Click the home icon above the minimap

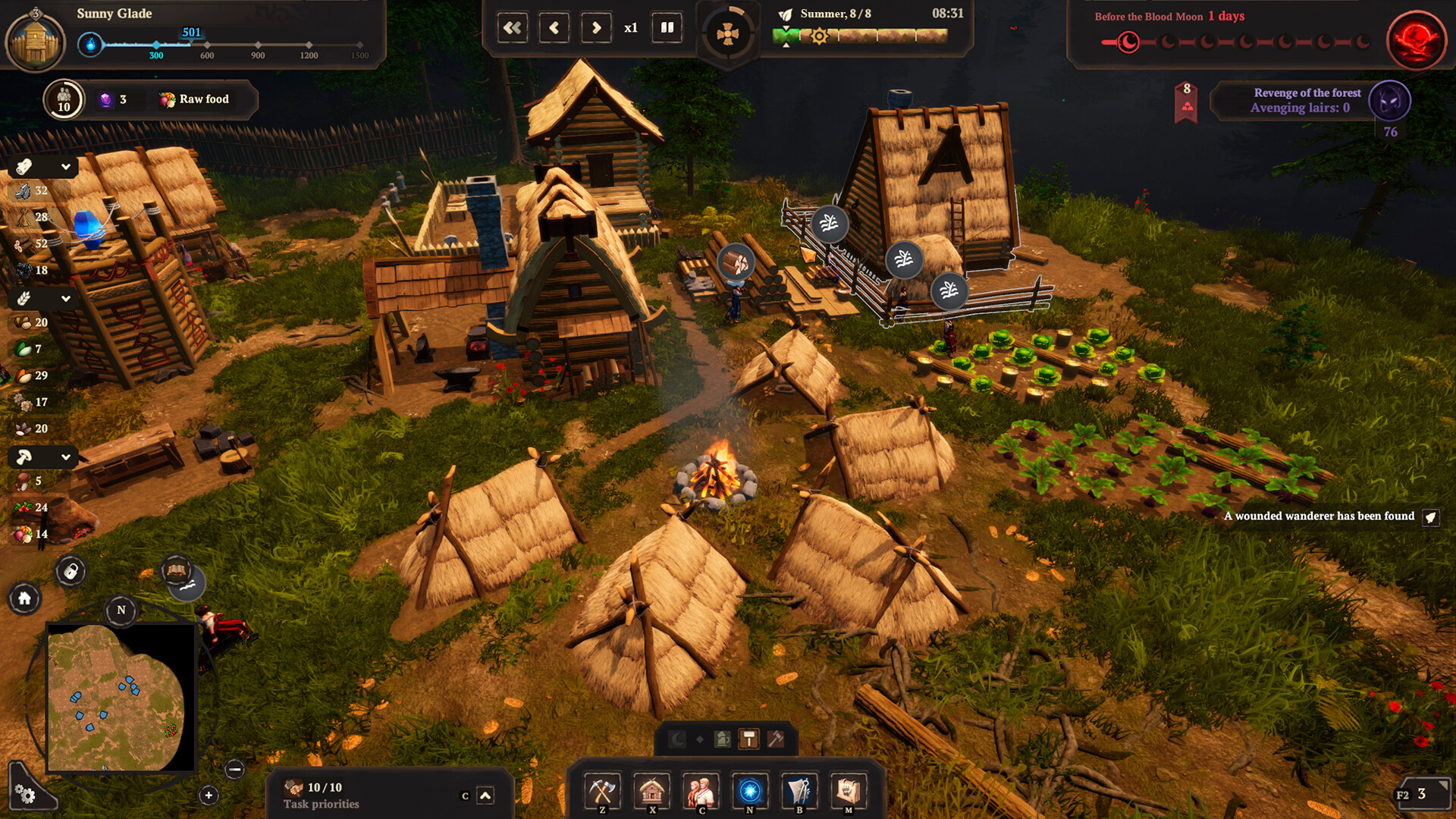click(x=25, y=599)
